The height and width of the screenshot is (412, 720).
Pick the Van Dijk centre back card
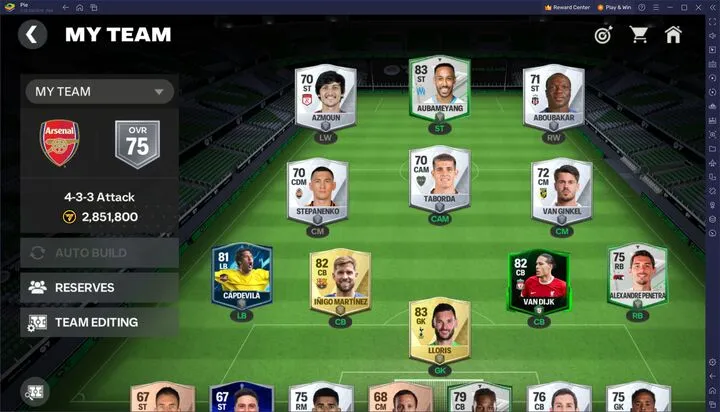pyautogui.click(x=538, y=281)
